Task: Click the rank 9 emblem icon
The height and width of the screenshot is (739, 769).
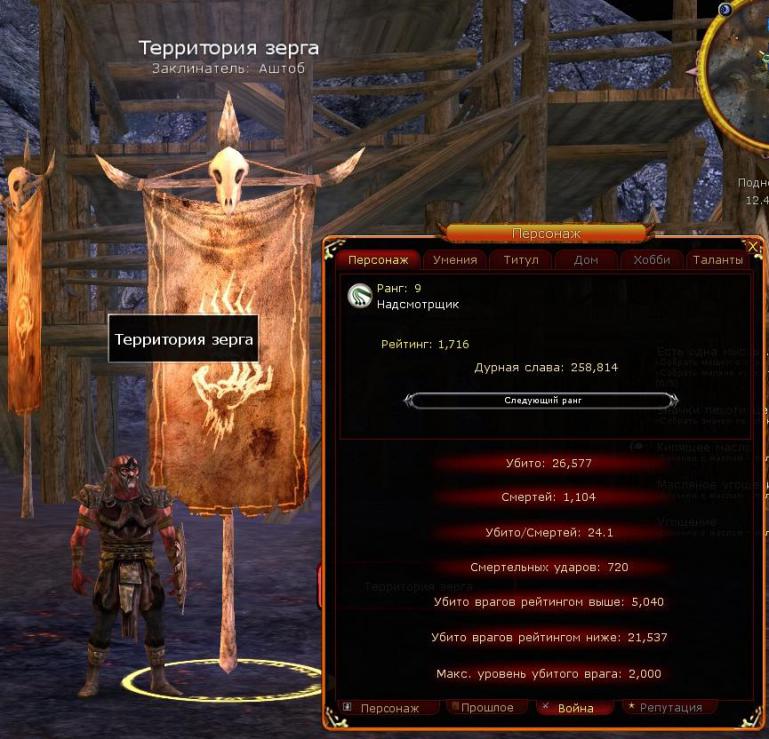Action: tap(360, 296)
